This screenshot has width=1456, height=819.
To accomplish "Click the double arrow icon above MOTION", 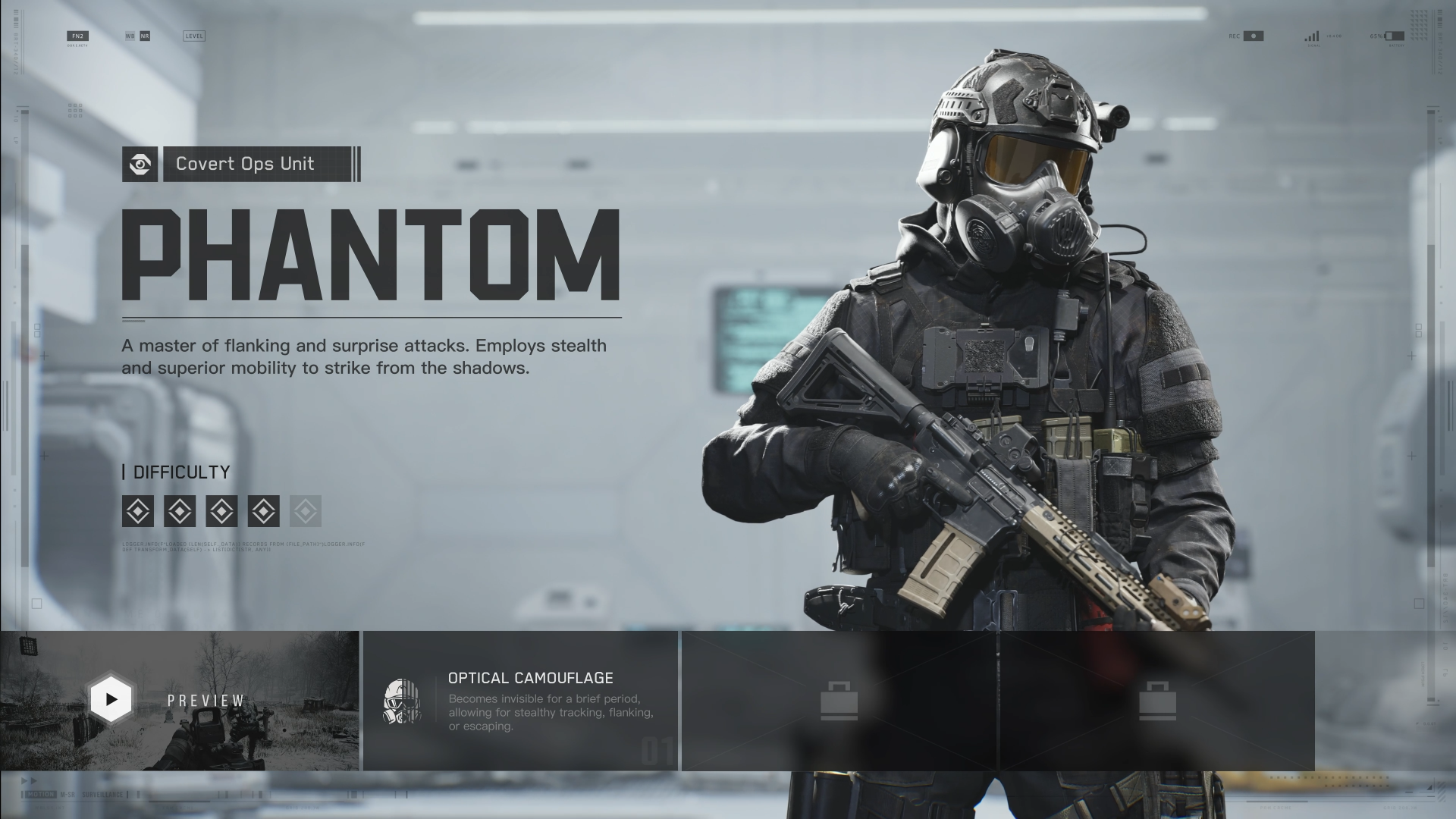I will 30,781.
